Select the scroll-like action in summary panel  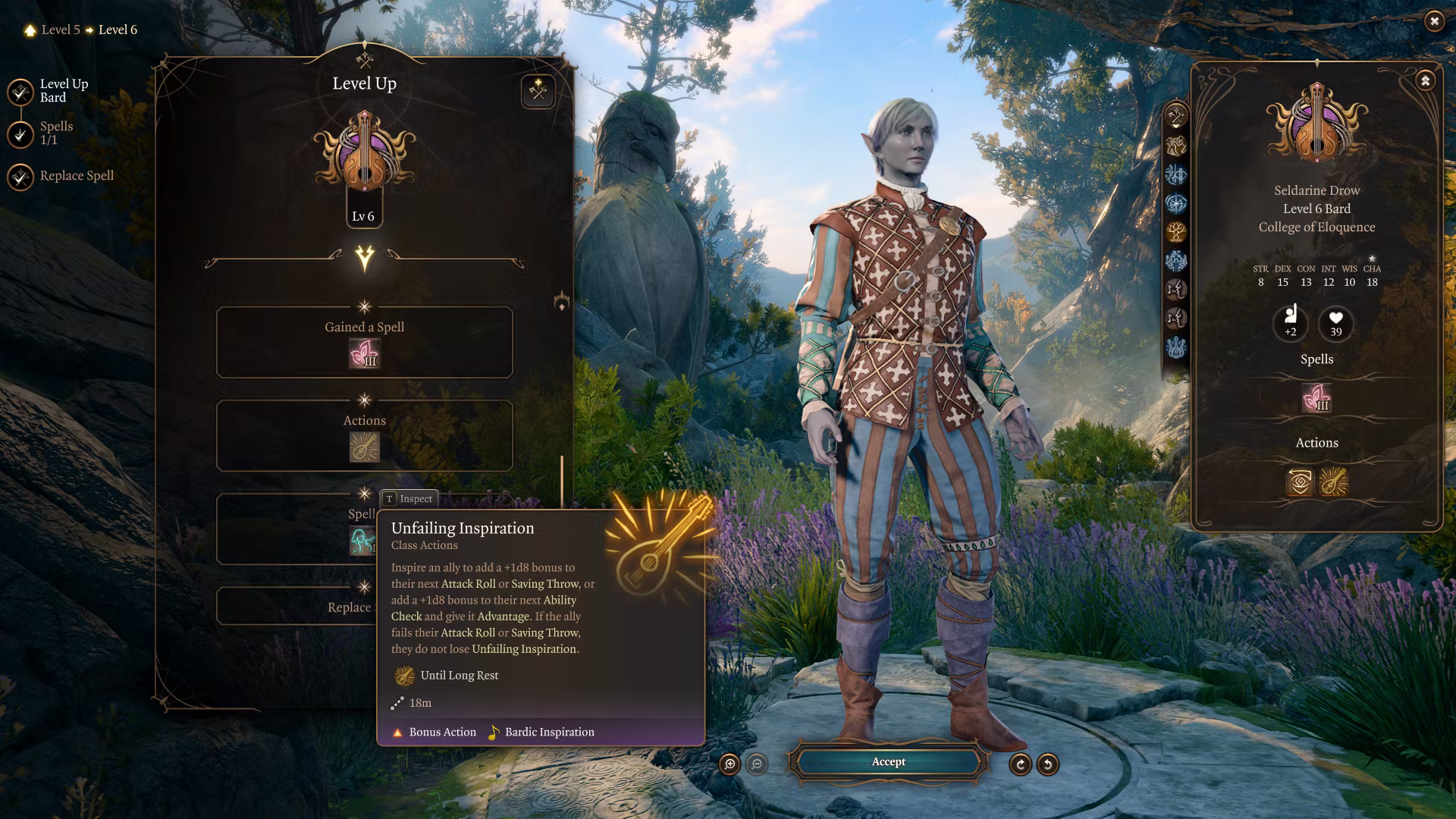click(1300, 482)
